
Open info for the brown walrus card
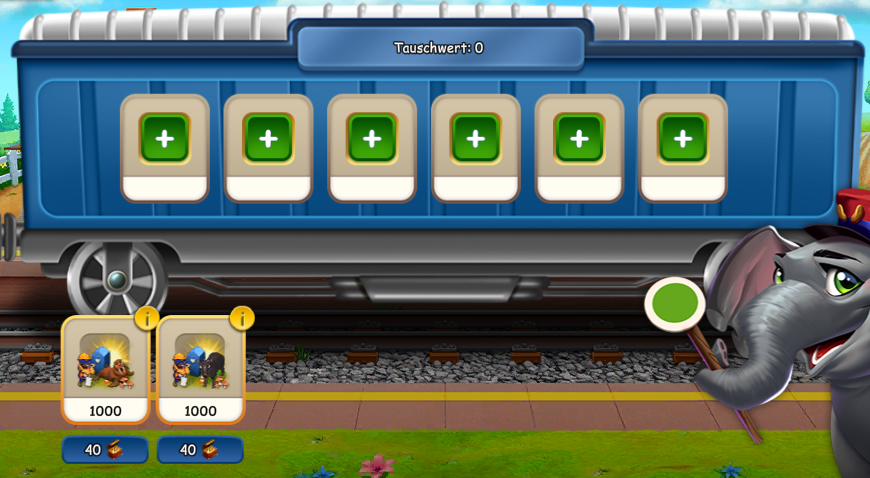coord(147,318)
